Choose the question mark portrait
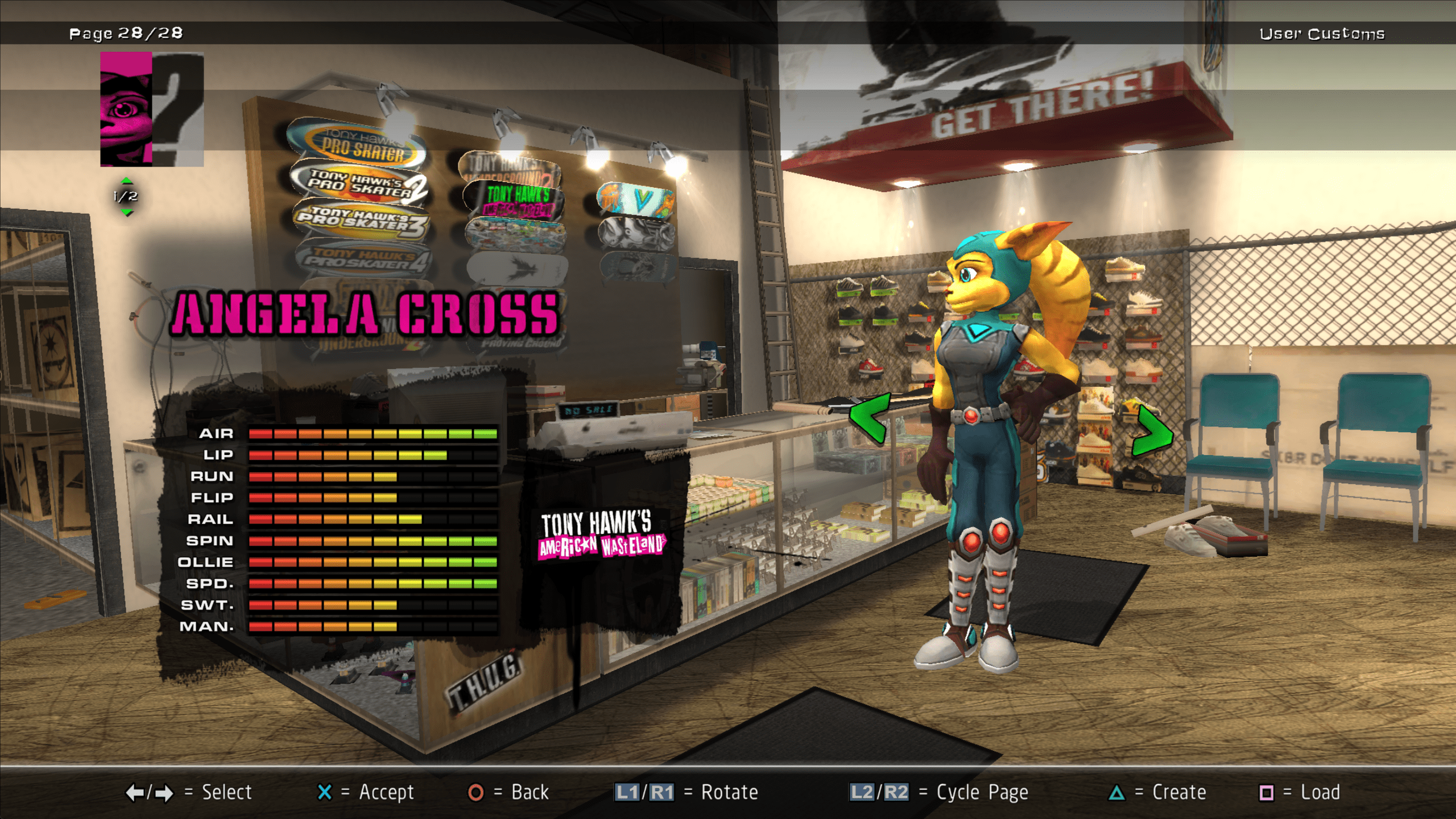The height and width of the screenshot is (819, 1456). pyautogui.click(x=178, y=109)
